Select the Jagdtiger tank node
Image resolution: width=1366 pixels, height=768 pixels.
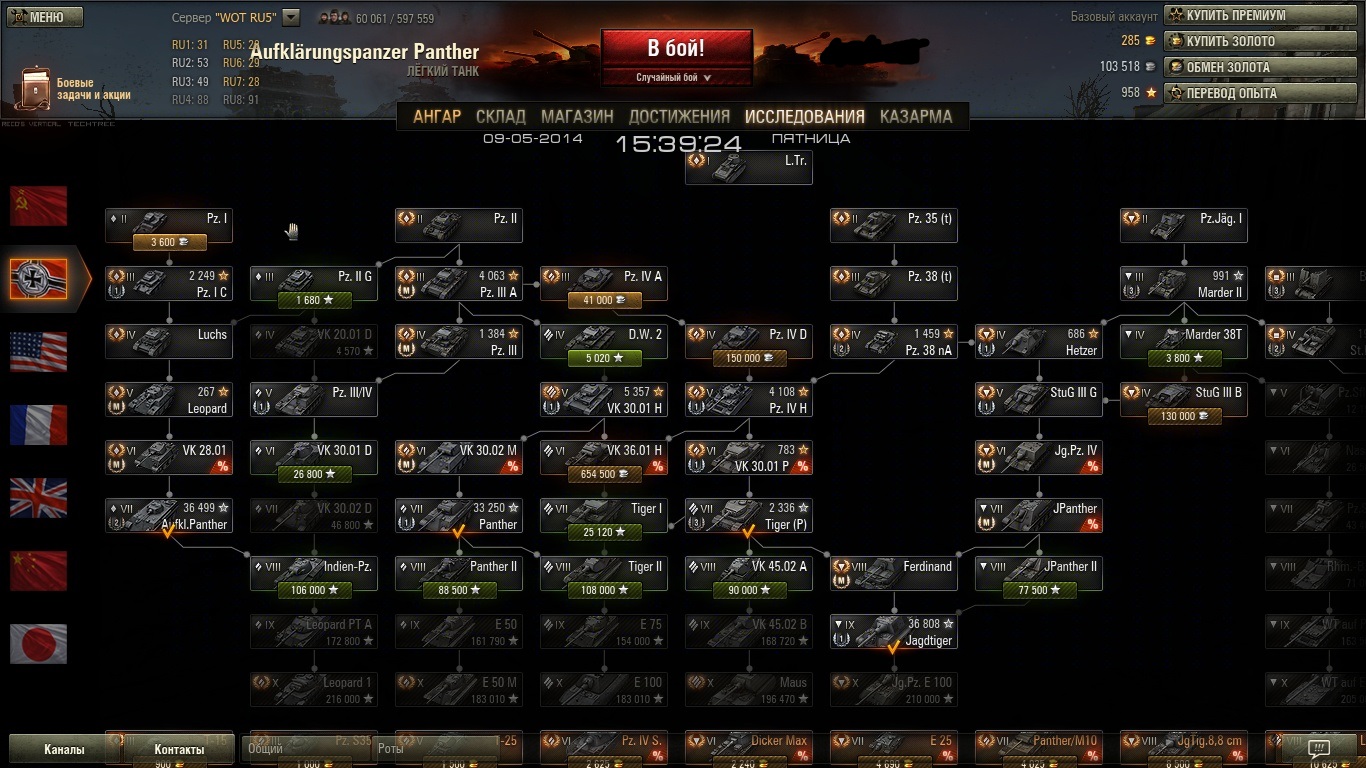(x=893, y=632)
